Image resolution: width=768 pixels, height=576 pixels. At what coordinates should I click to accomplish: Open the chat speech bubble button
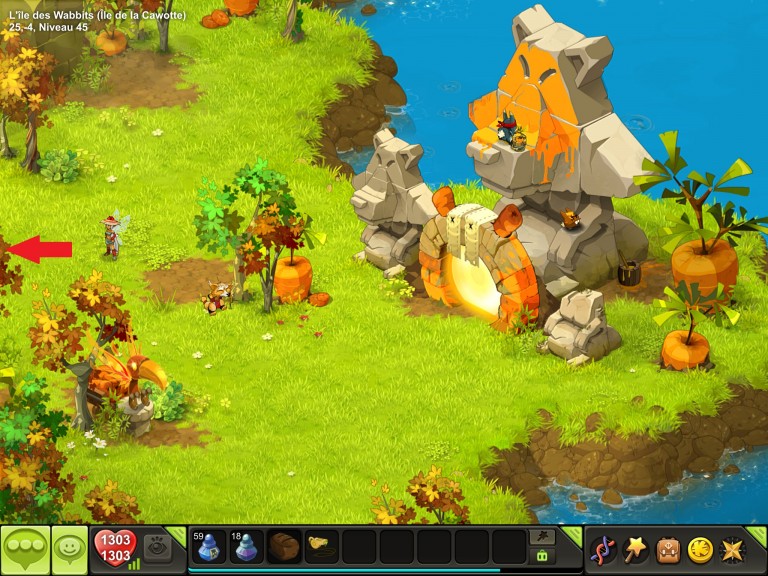click(x=24, y=549)
